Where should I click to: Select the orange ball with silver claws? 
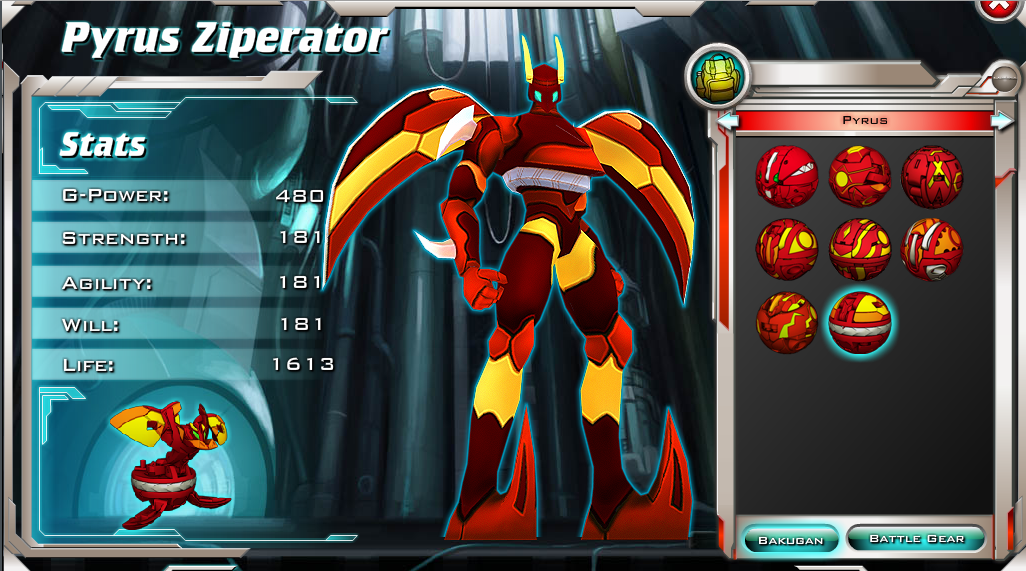tap(932, 249)
